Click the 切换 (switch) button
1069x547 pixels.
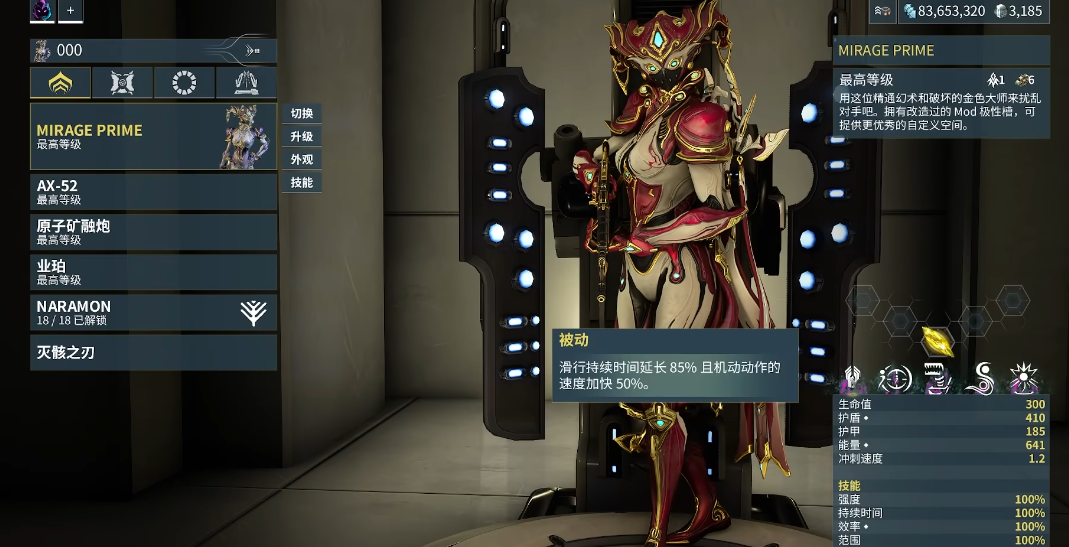click(301, 113)
